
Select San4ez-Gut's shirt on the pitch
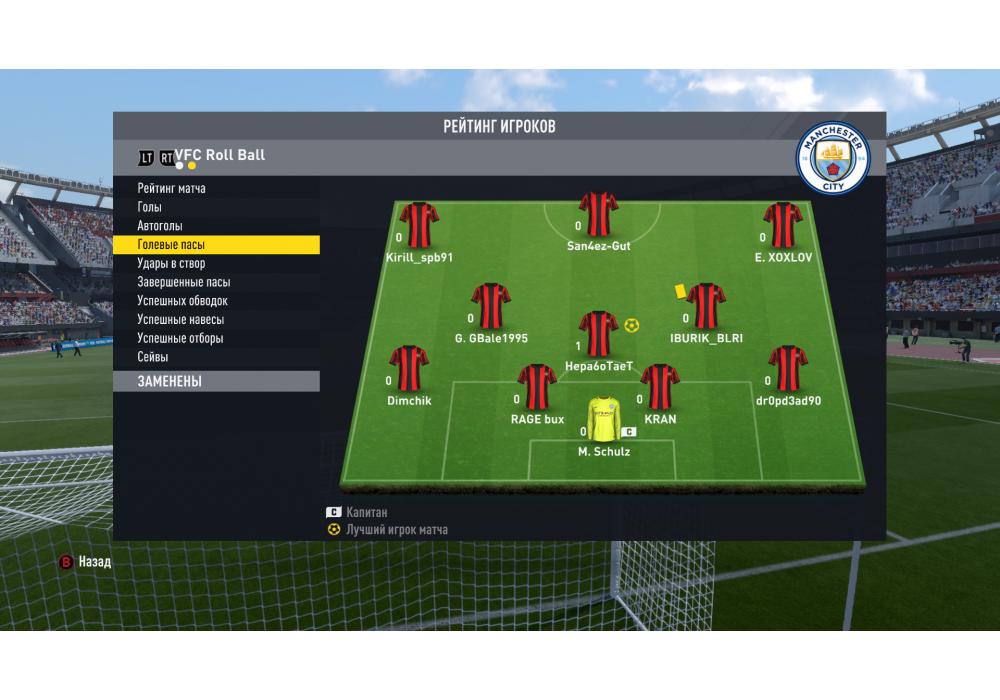pyautogui.click(x=598, y=213)
